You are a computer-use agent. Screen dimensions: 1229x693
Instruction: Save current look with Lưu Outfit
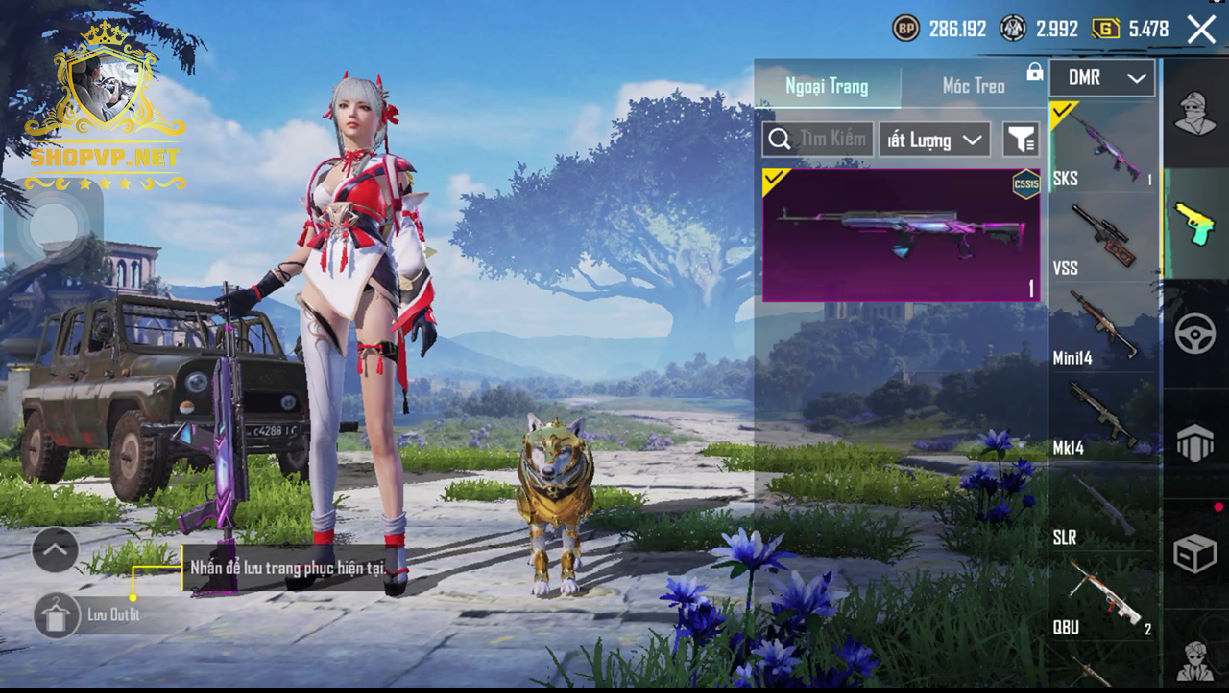tap(58, 614)
